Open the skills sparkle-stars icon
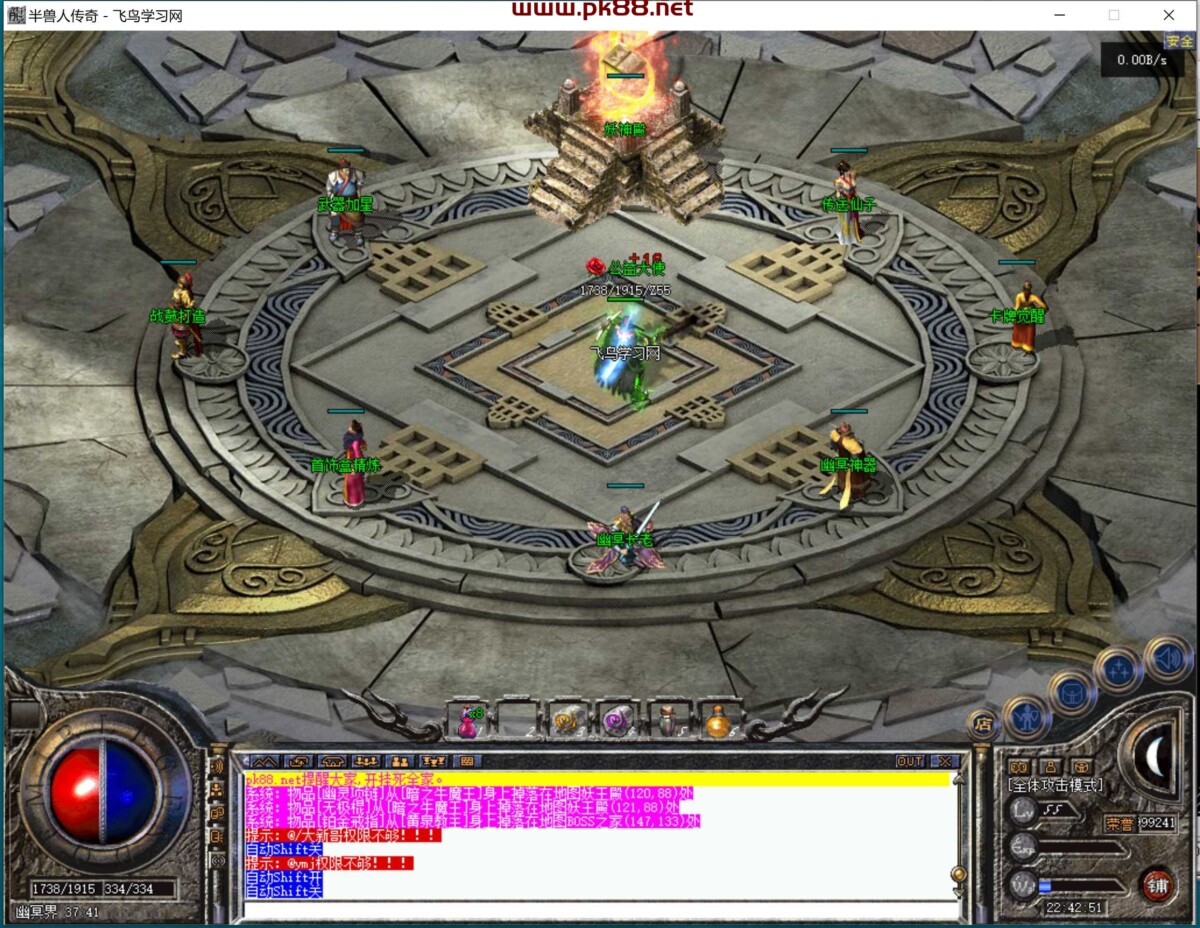 coord(1118,669)
